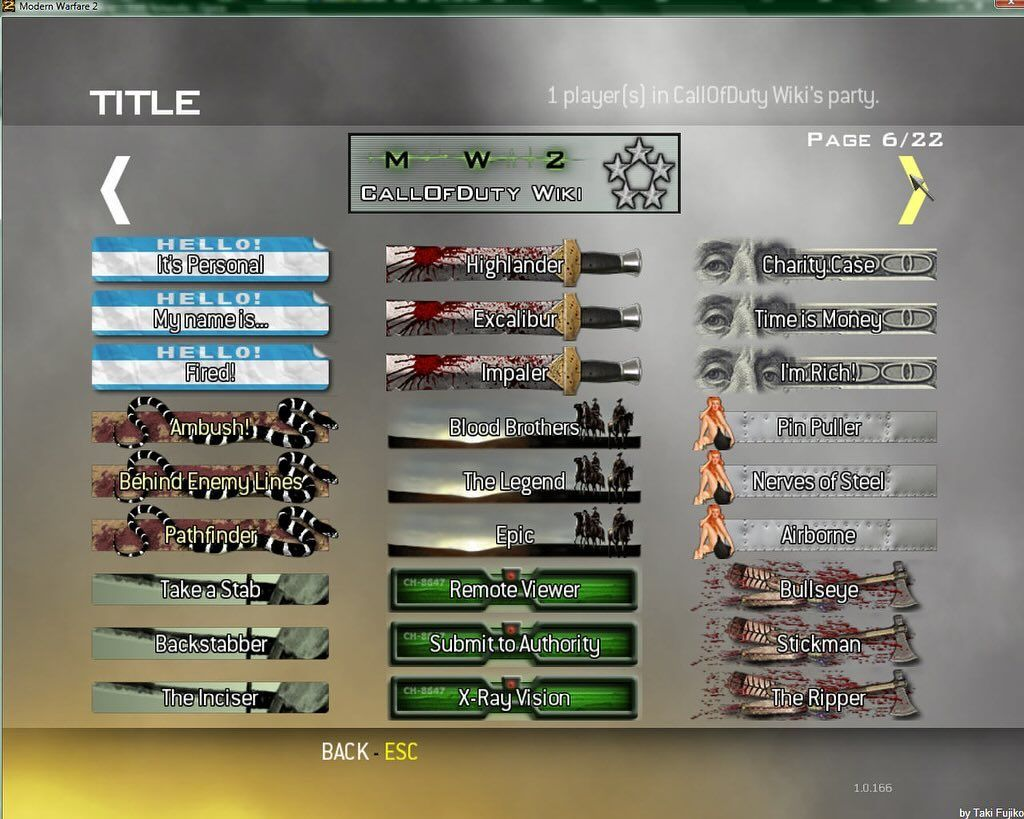This screenshot has height=819, width=1024.
Task: Pick the Backstabber title
Action: 210,643
